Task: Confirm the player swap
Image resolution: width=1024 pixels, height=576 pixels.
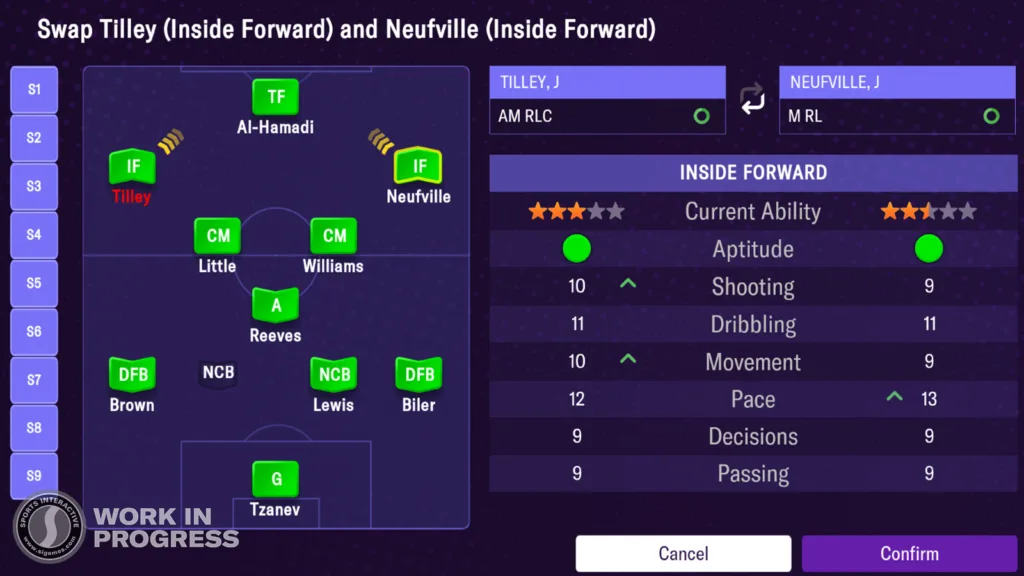Action: click(x=908, y=553)
